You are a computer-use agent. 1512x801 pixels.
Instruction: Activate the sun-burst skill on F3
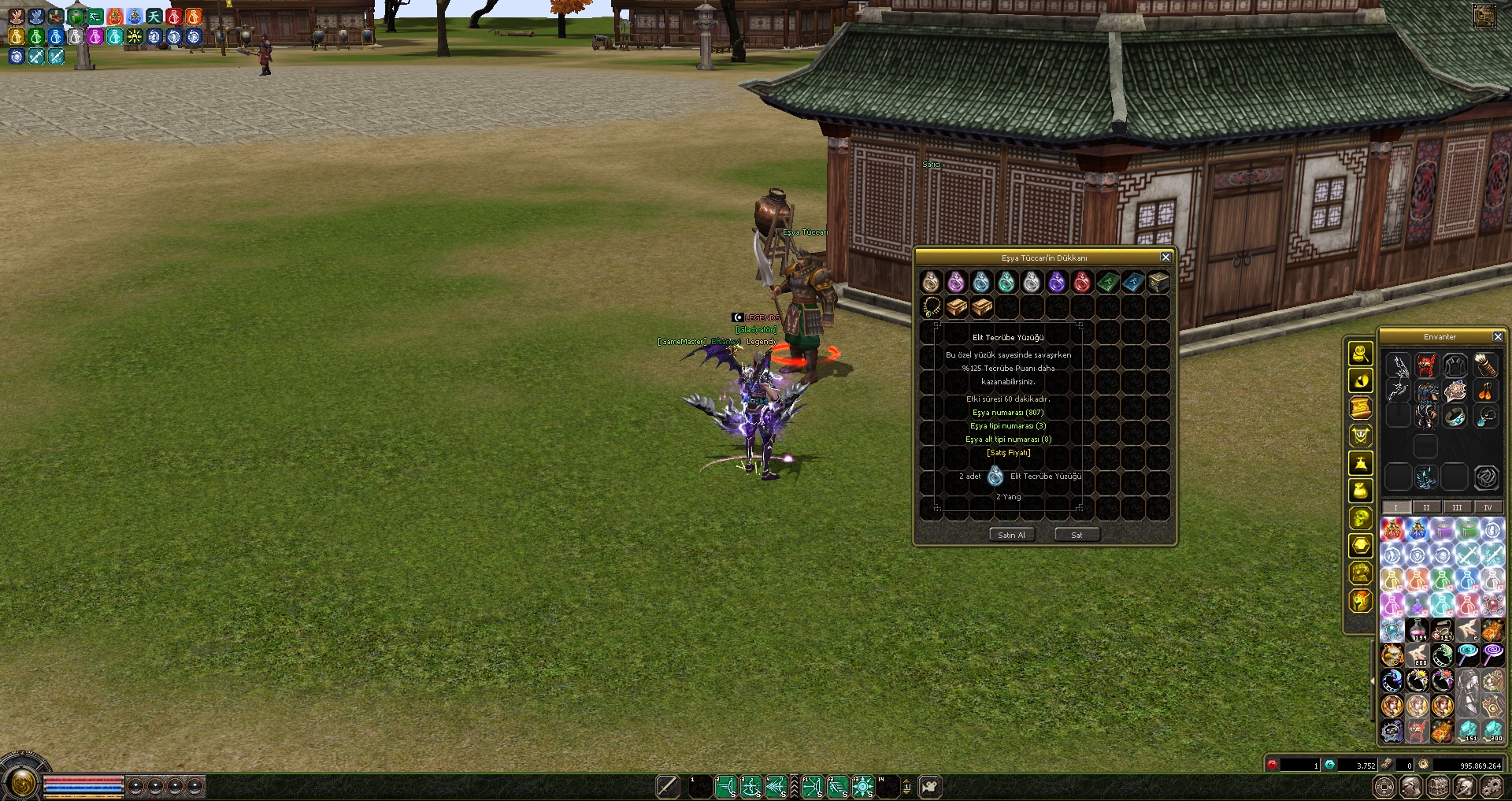coord(863,786)
